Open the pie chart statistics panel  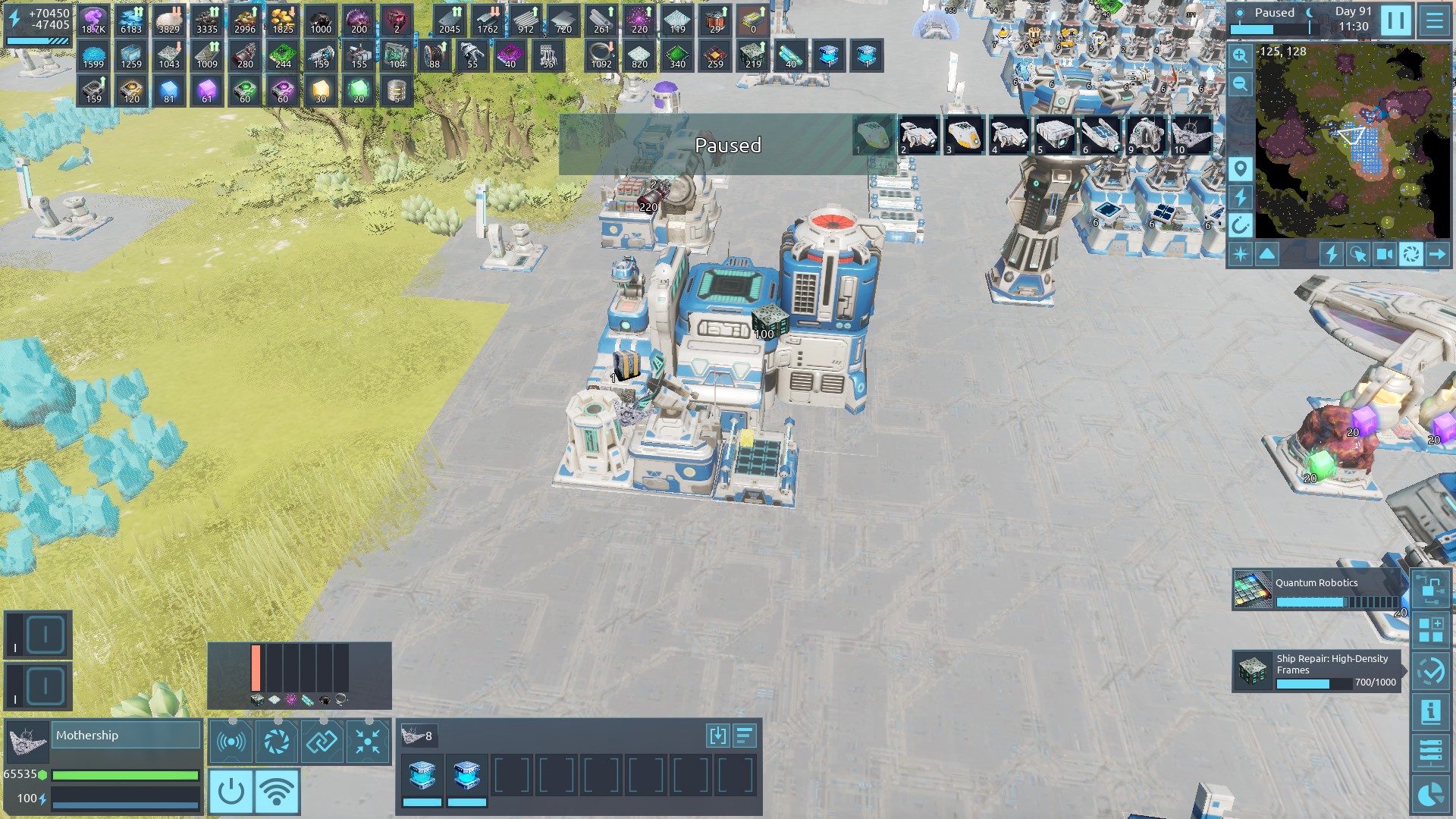pos(1431,794)
